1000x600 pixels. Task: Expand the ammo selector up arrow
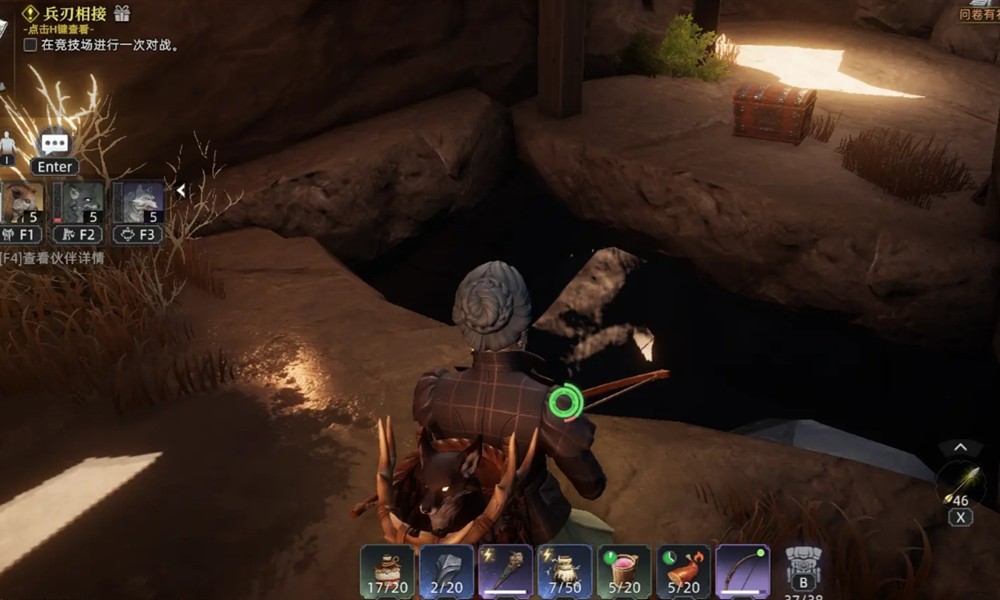pyautogui.click(x=960, y=447)
